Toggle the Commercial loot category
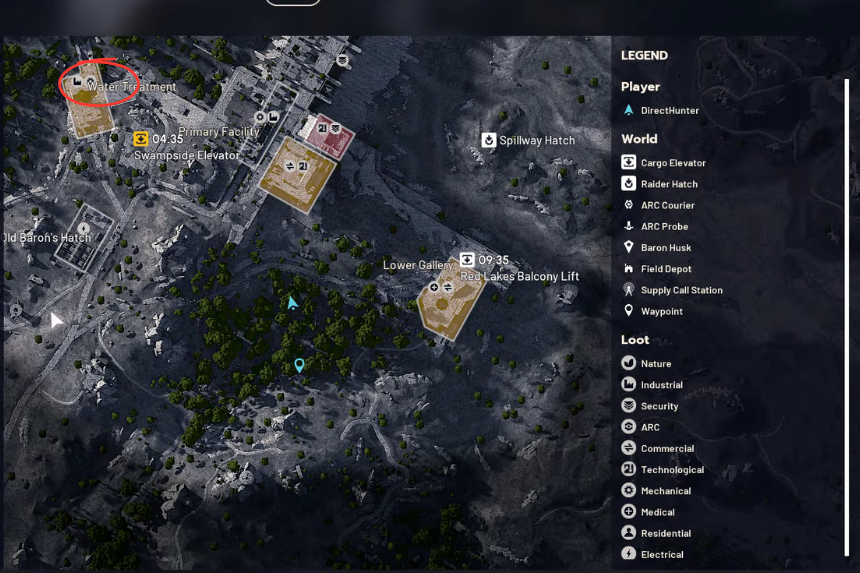 click(666, 449)
